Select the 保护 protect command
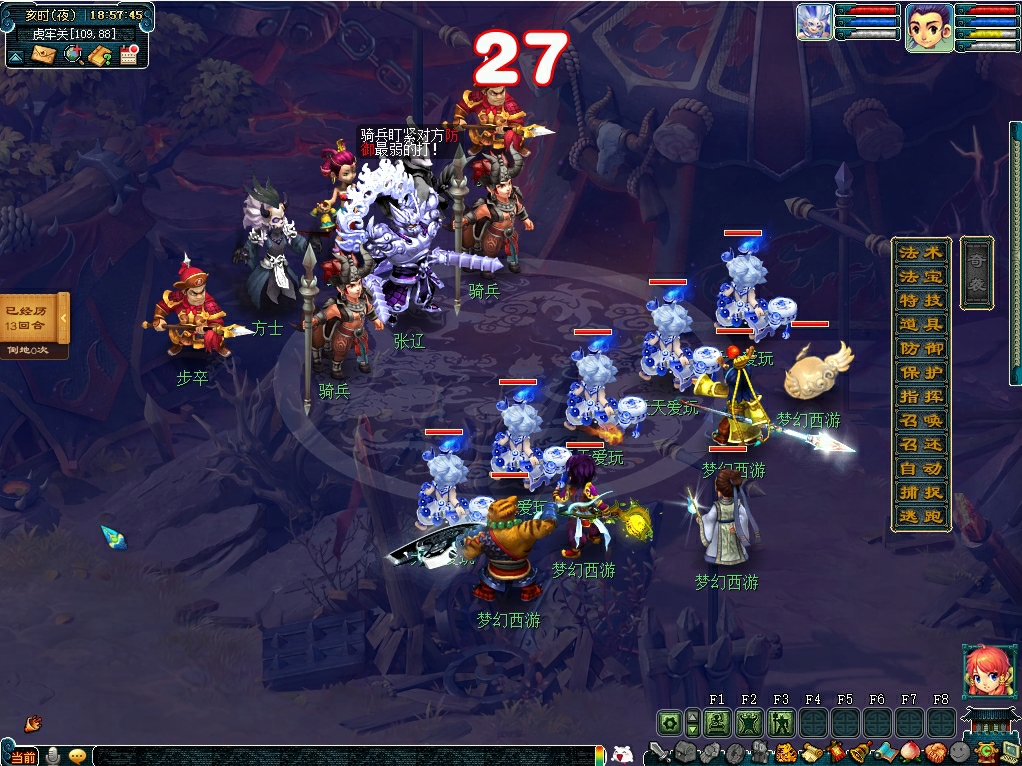This screenshot has width=1022, height=766. 920,372
